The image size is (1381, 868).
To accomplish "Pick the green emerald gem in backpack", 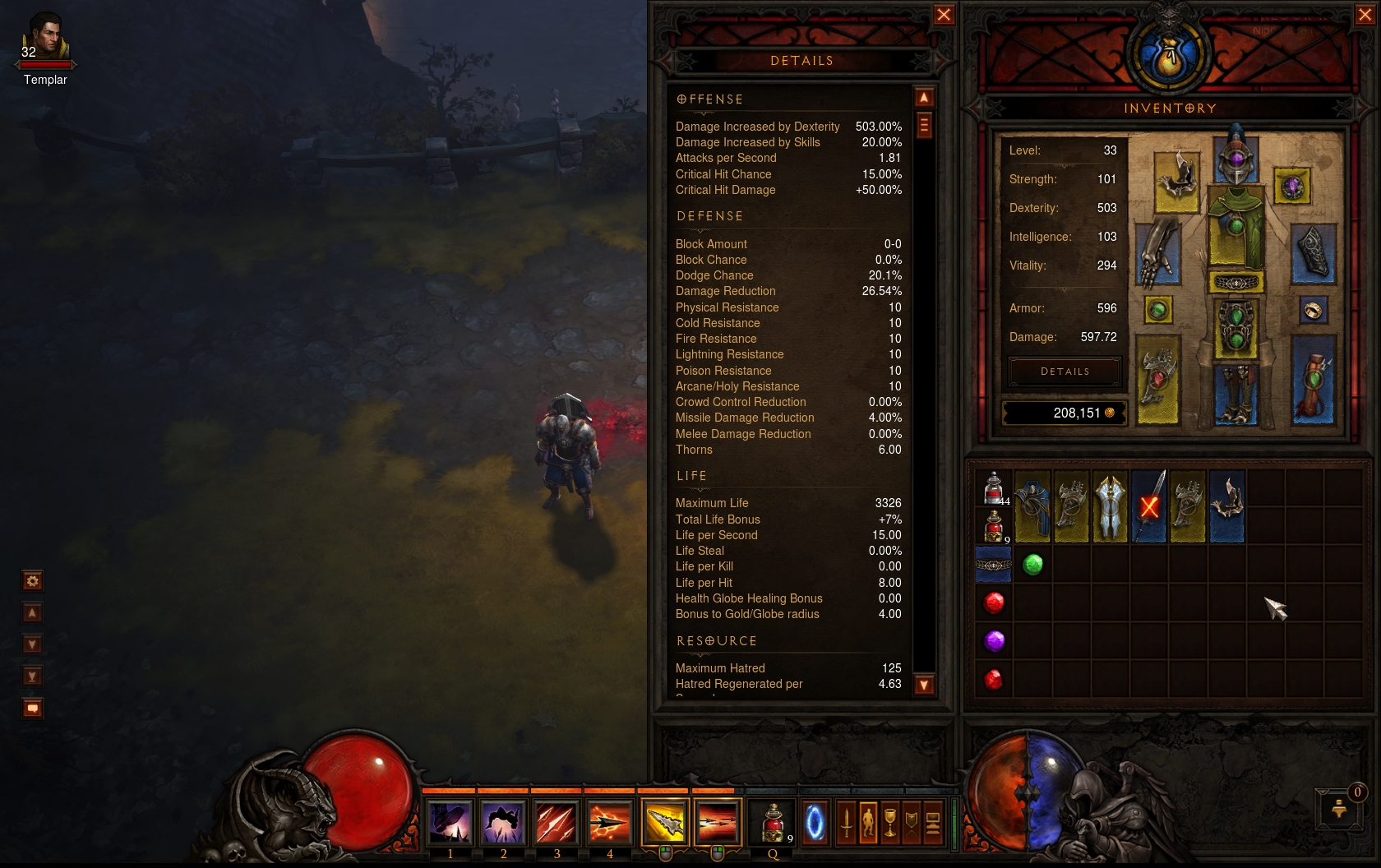I will (1032, 565).
